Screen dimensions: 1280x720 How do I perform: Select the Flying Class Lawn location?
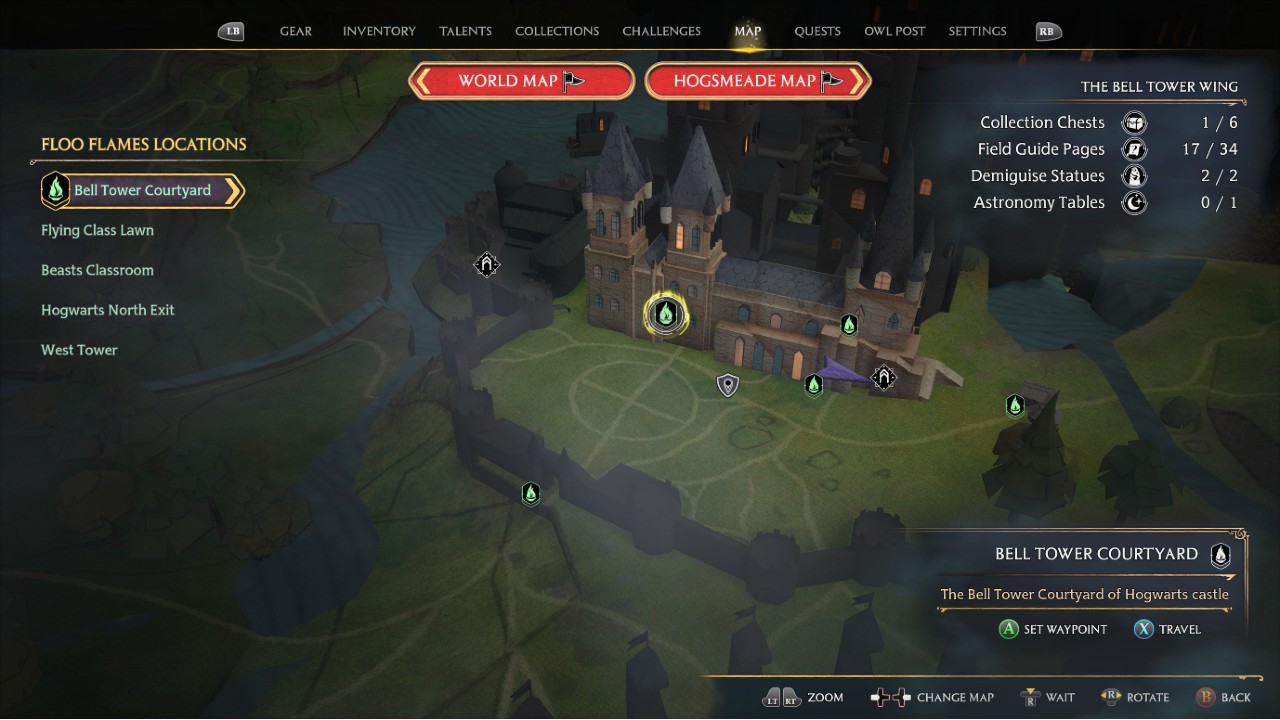coord(96,230)
